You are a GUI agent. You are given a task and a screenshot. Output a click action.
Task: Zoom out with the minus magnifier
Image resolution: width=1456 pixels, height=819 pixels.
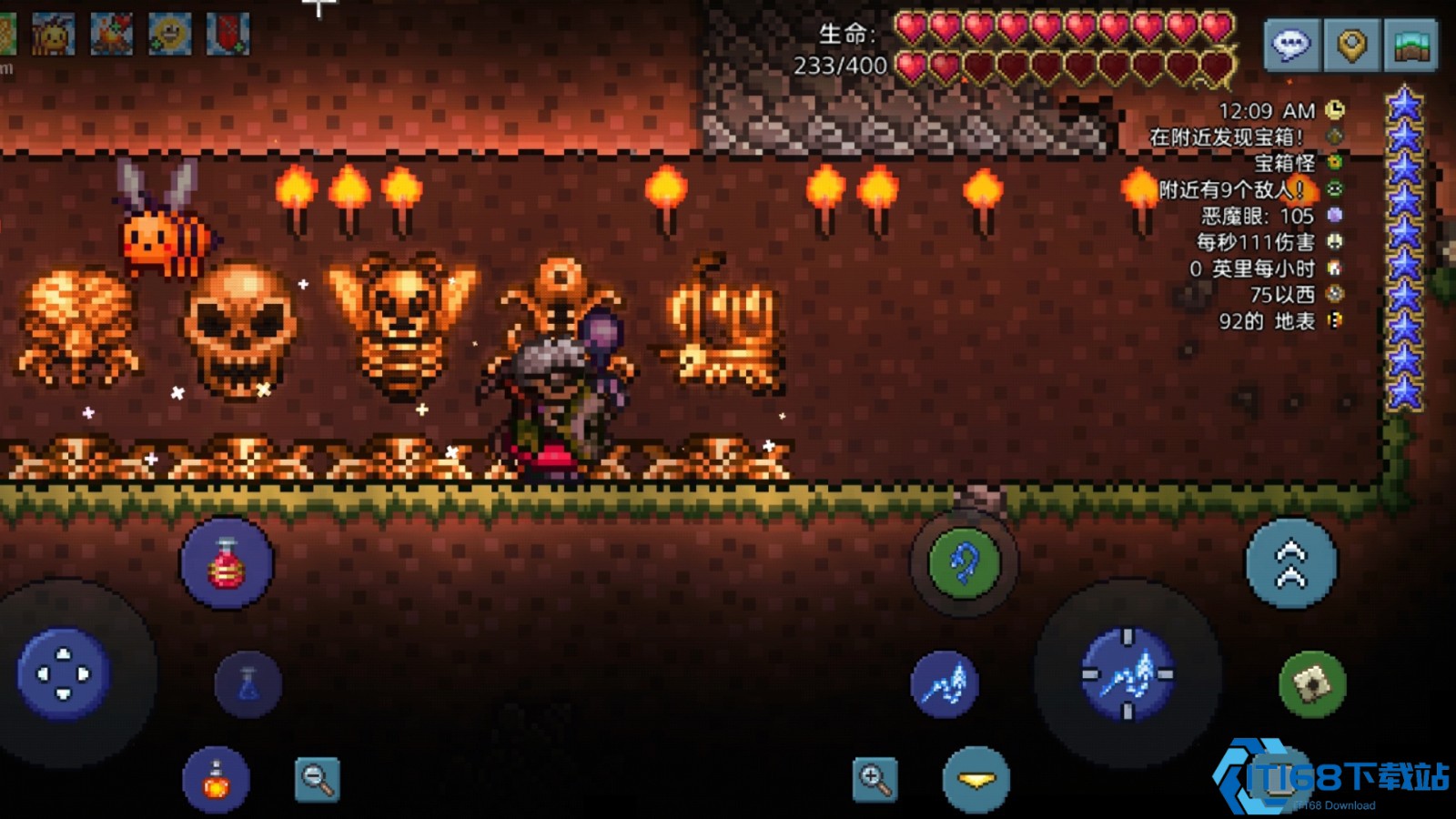click(317, 780)
